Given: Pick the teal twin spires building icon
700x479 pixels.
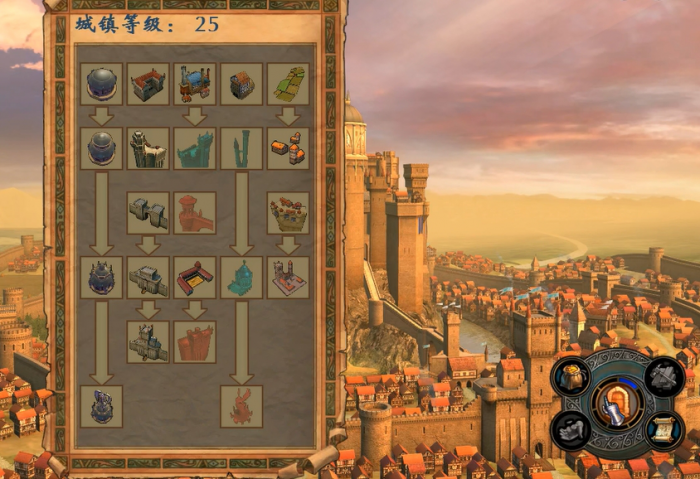Looking at the screenshot, I should pyautogui.click(x=241, y=148).
